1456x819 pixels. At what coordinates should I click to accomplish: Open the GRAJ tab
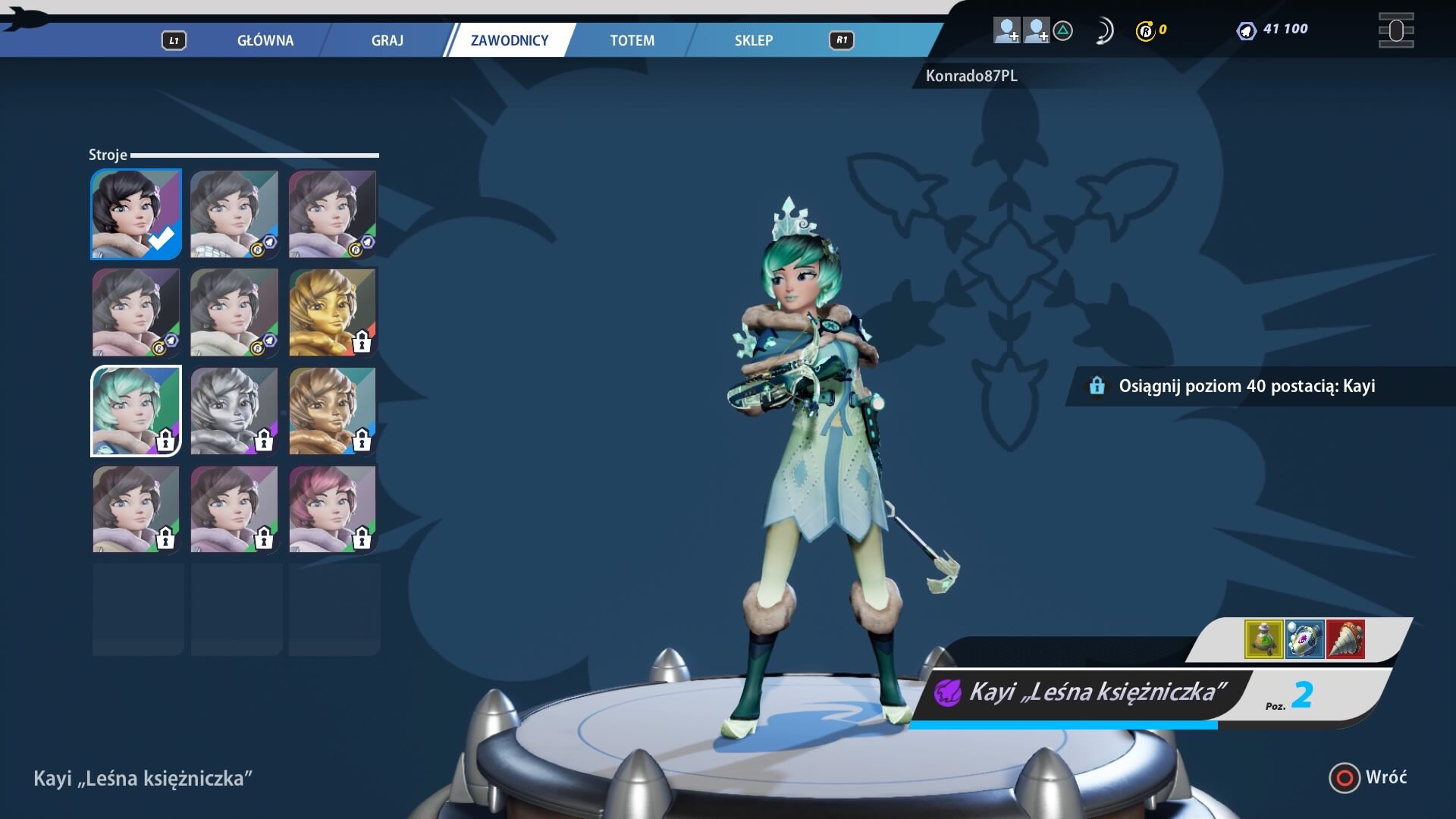[x=387, y=40]
